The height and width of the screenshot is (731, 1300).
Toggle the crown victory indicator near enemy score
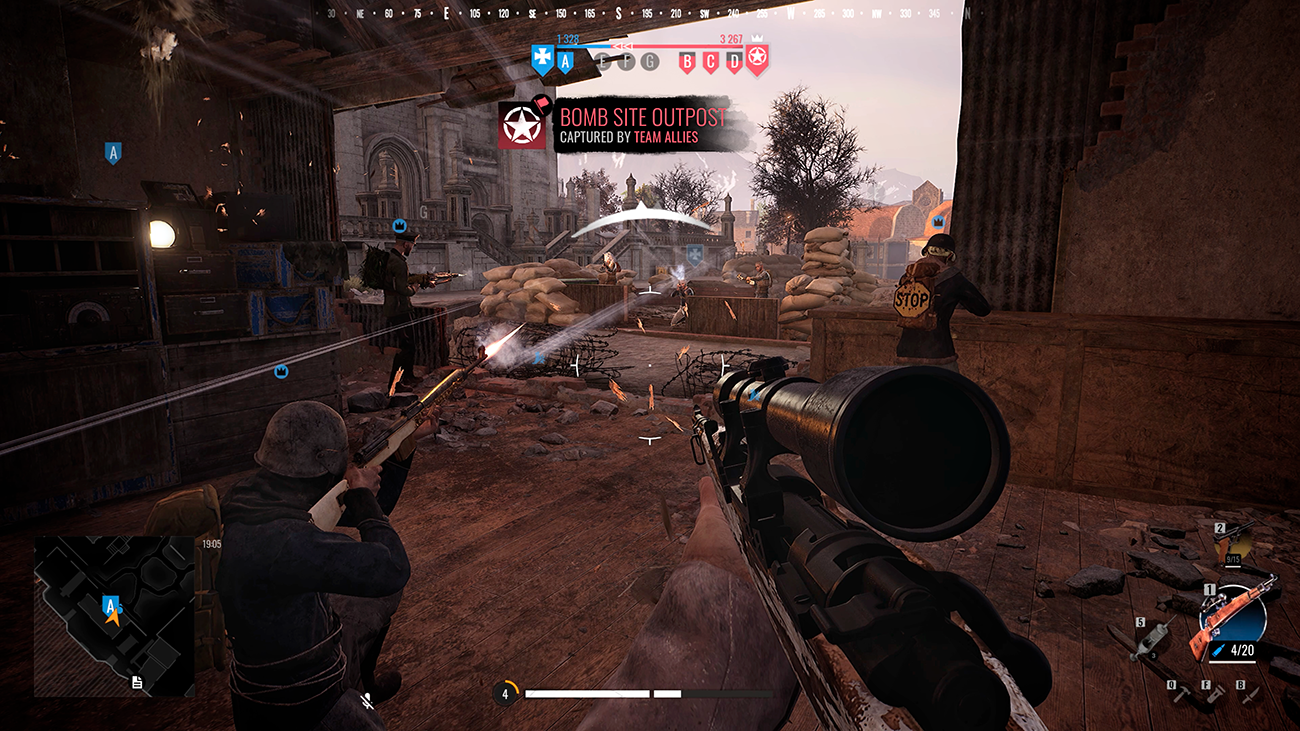[759, 38]
